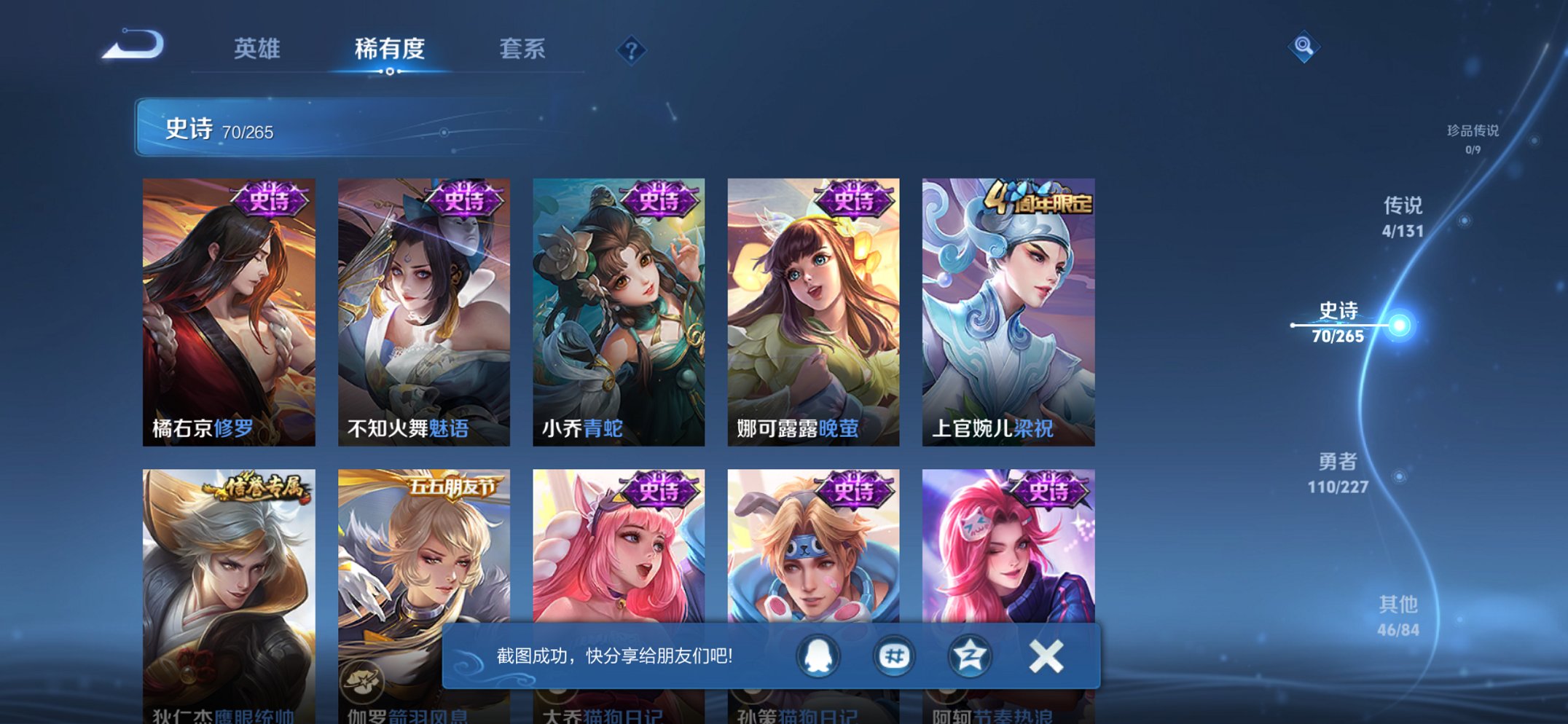1568x724 pixels.
Task: Switch to the 英雄 tab
Action: pyautogui.click(x=256, y=50)
